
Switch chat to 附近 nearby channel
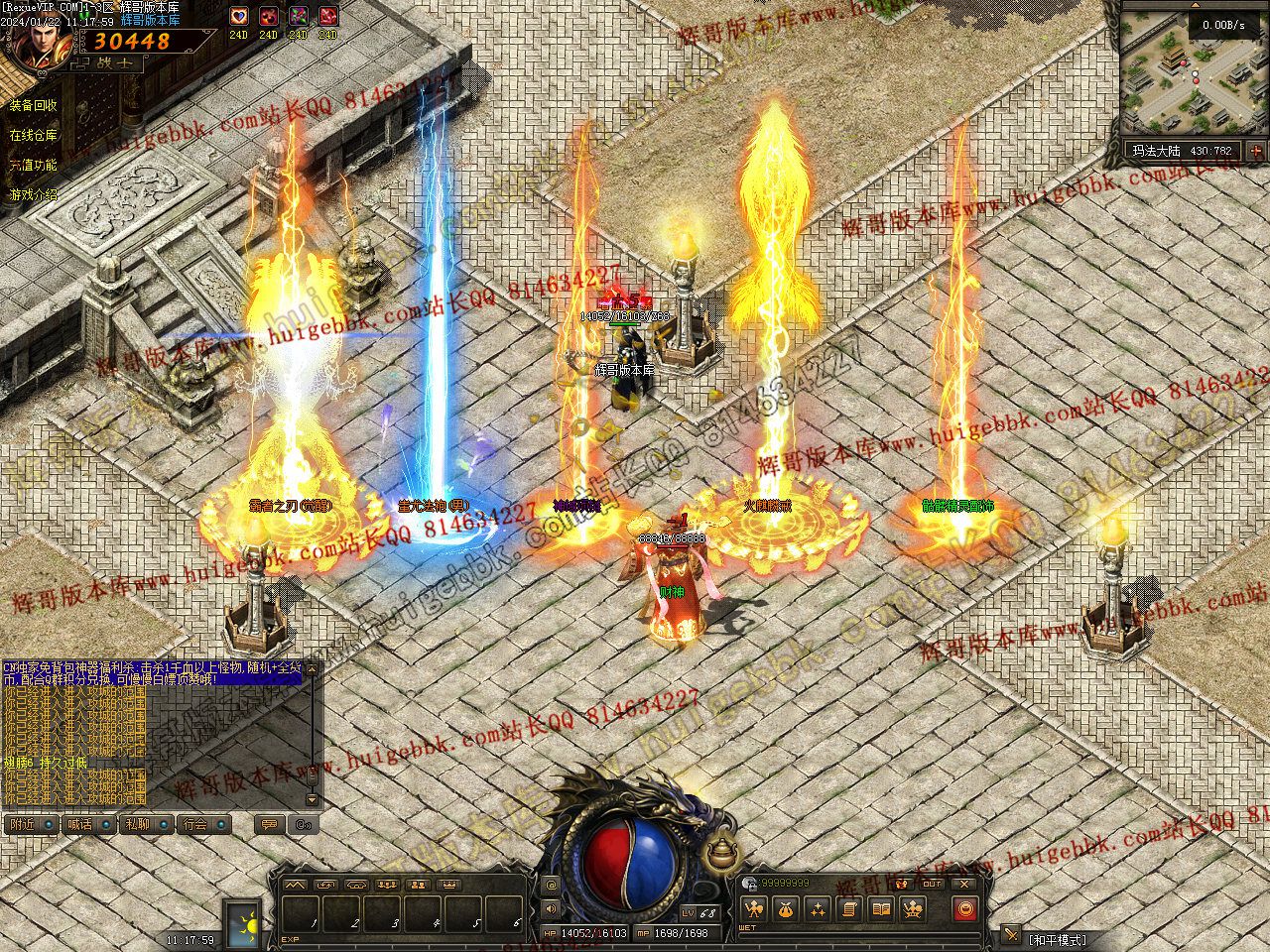32,824
